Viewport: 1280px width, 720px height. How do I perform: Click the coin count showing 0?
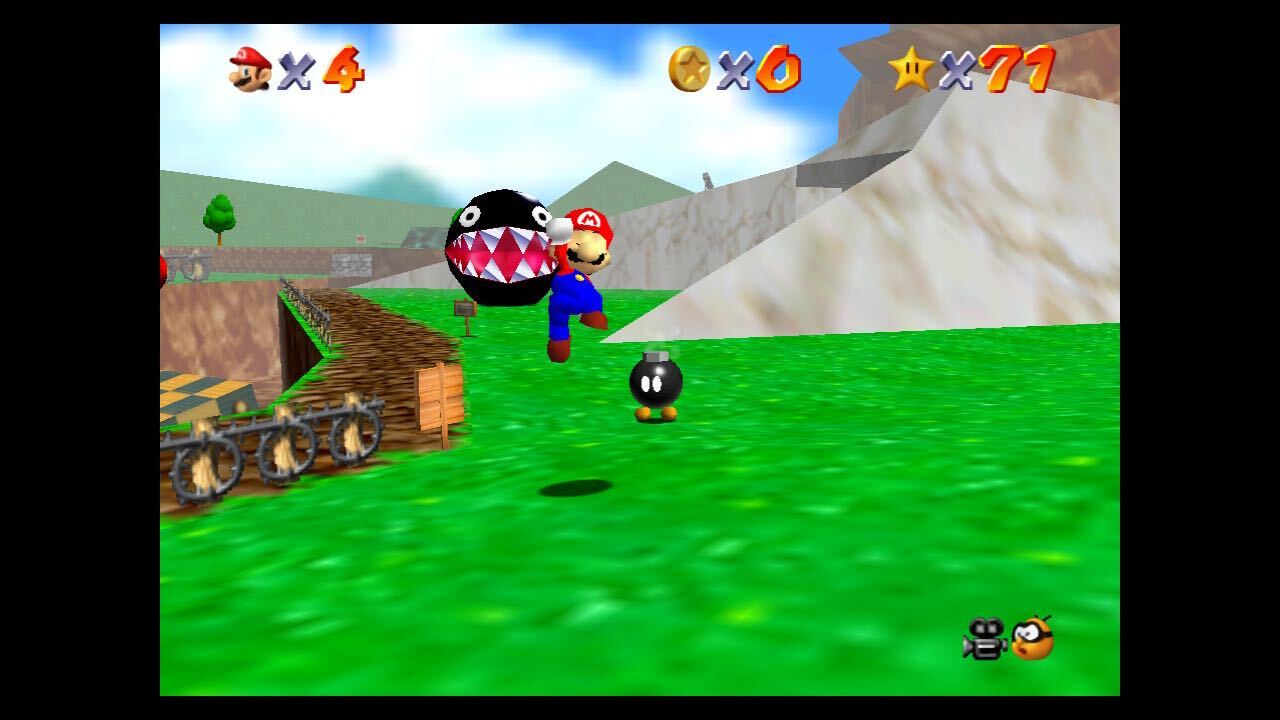[782, 70]
